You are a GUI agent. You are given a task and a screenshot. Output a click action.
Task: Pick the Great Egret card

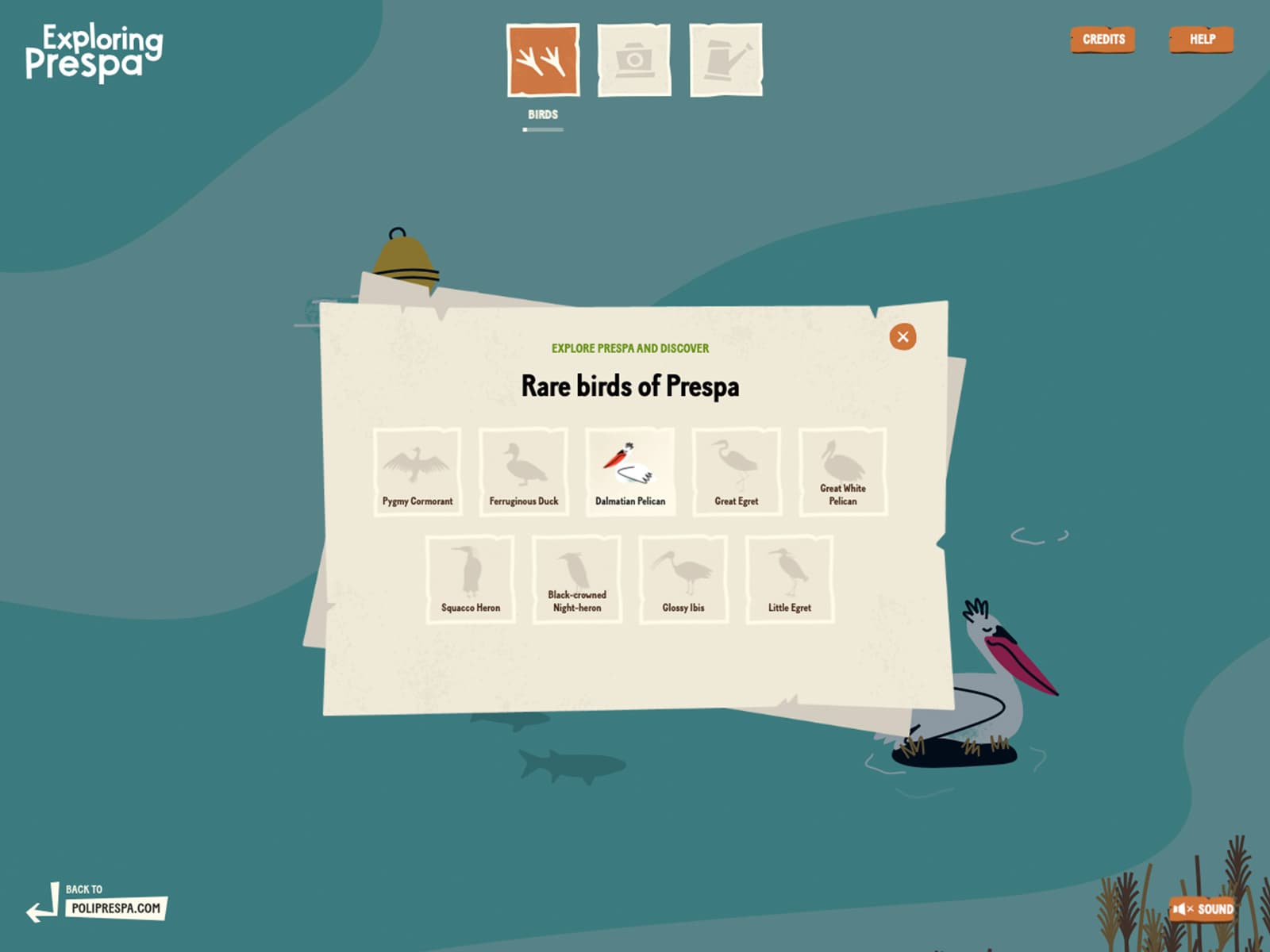(x=737, y=472)
